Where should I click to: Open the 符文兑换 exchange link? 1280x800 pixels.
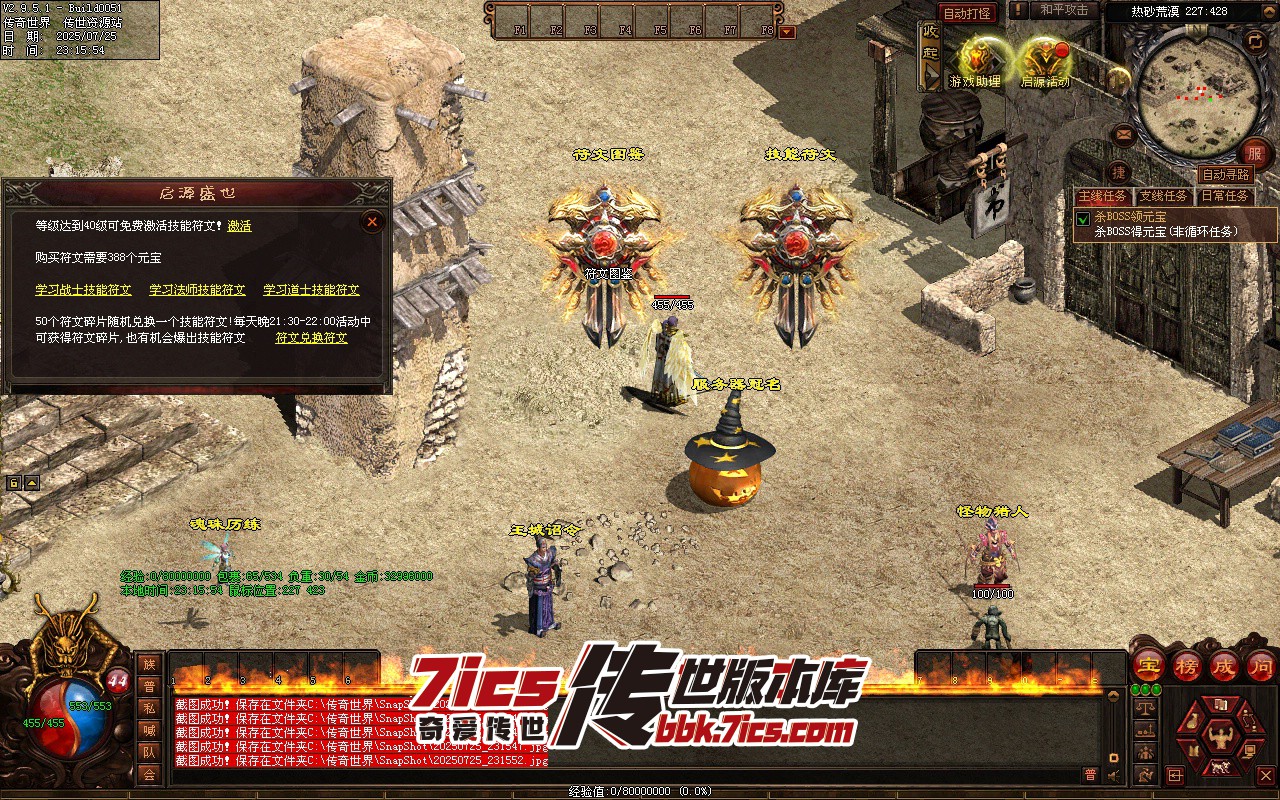[x=311, y=338]
